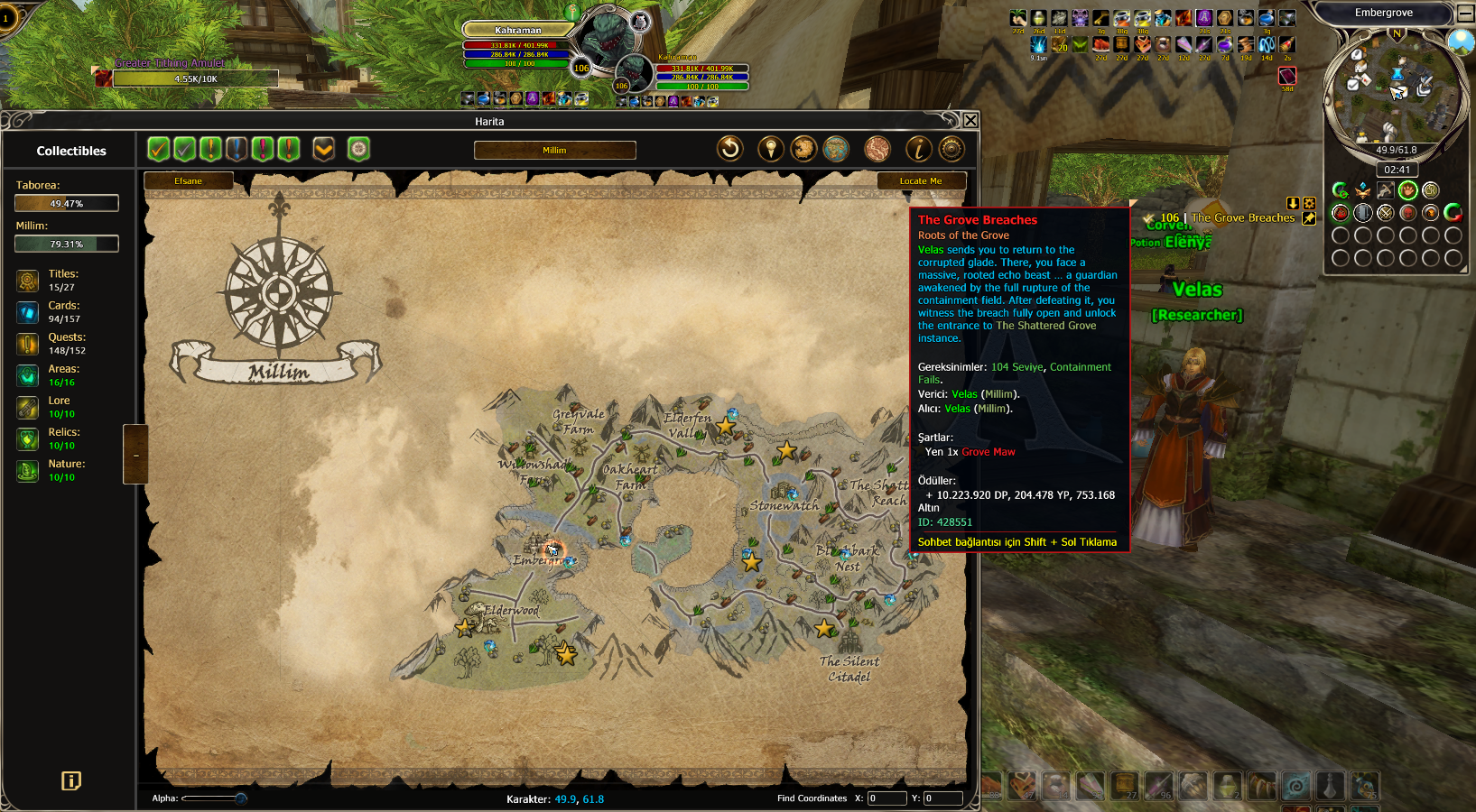The image size is (1476, 812).
Task: Click the Find Coordinates X field
Action: point(887,798)
